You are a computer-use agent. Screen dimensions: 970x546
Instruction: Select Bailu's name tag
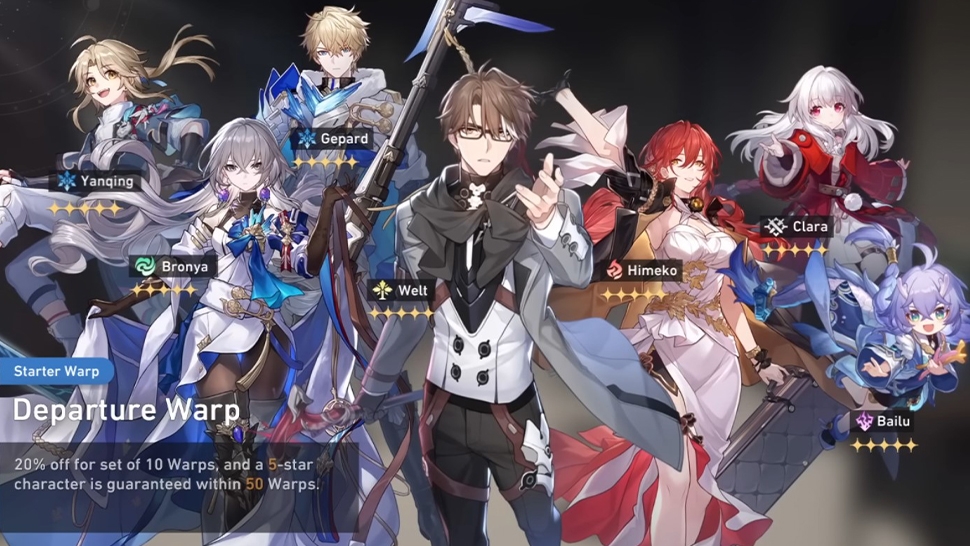click(x=883, y=422)
